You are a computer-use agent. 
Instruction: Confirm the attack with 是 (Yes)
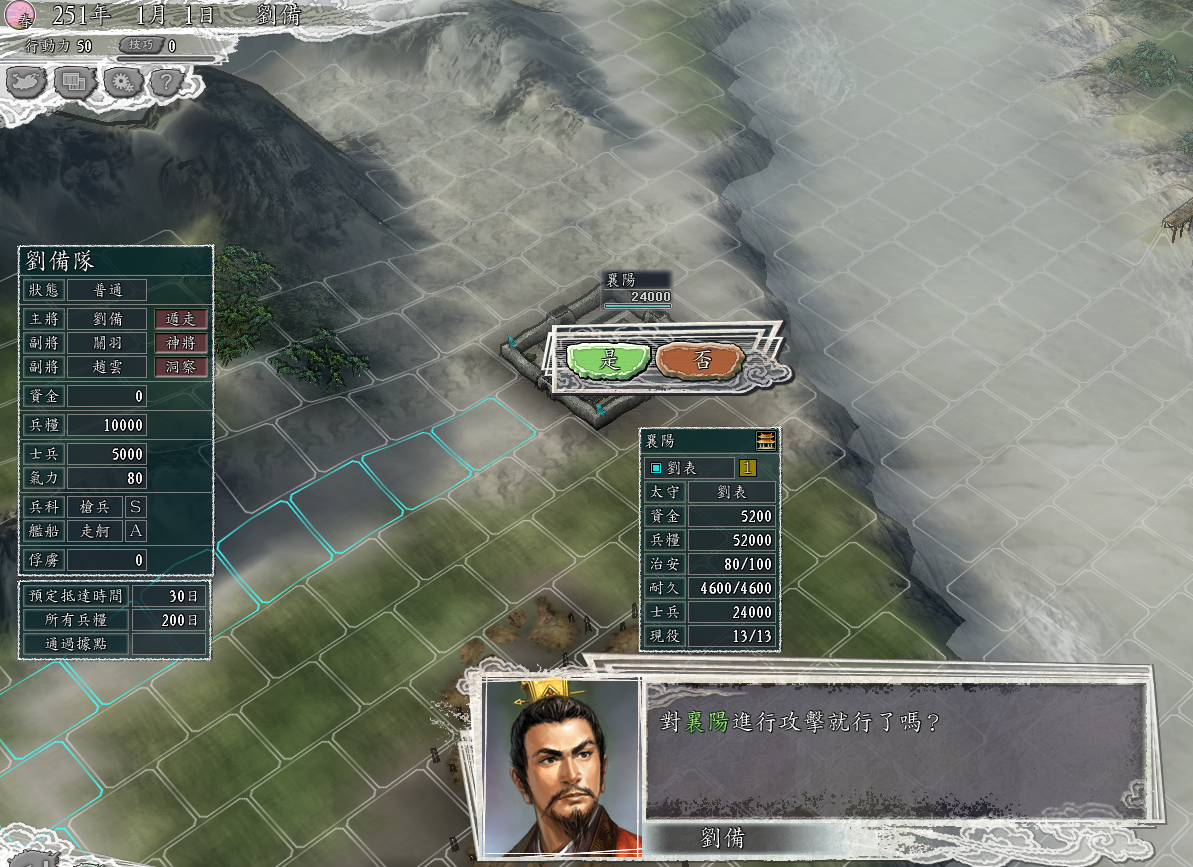pyautogui.click(x=608, y=360)
